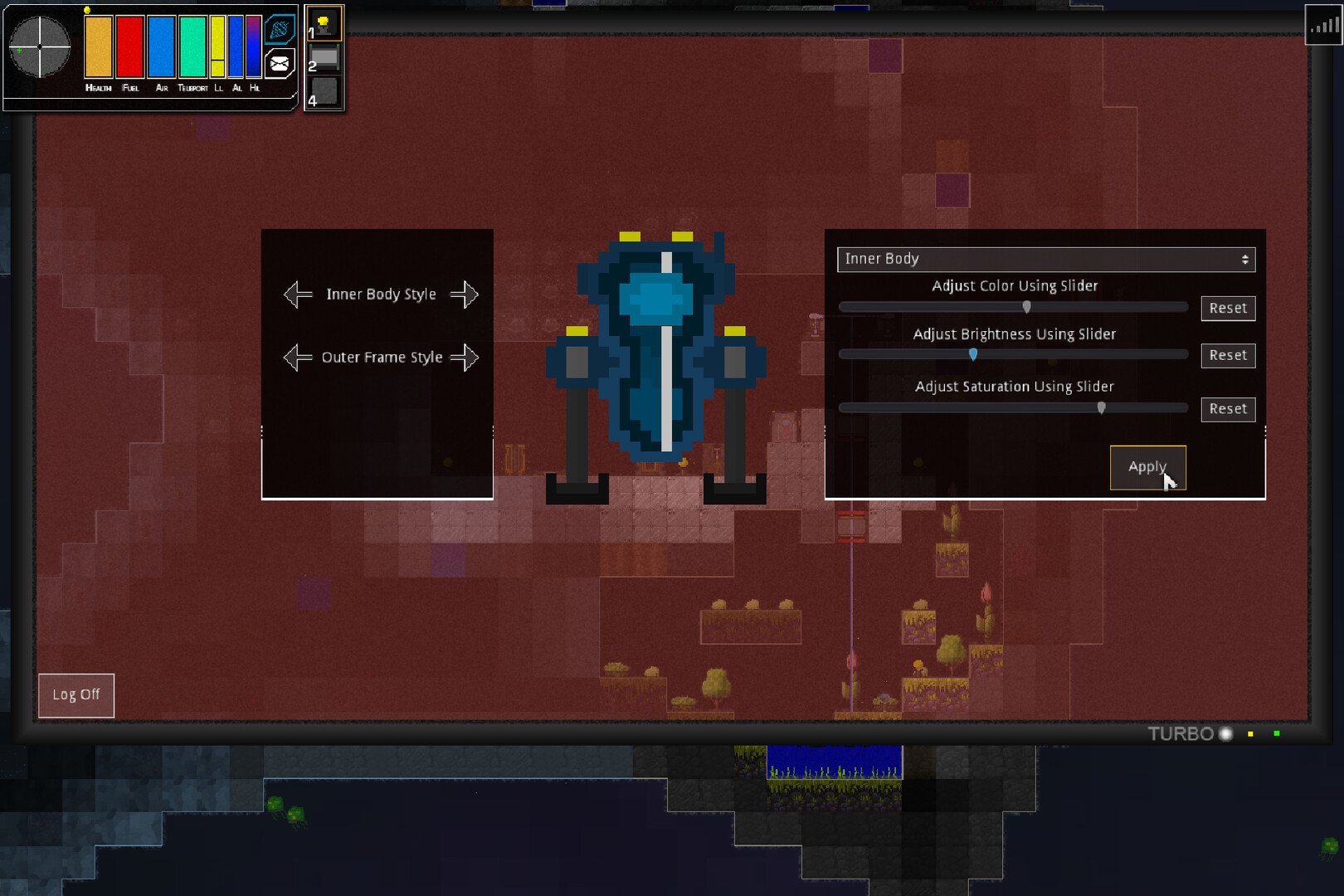Reset the color slider

pyautogui.click(x=1228, y=309)
